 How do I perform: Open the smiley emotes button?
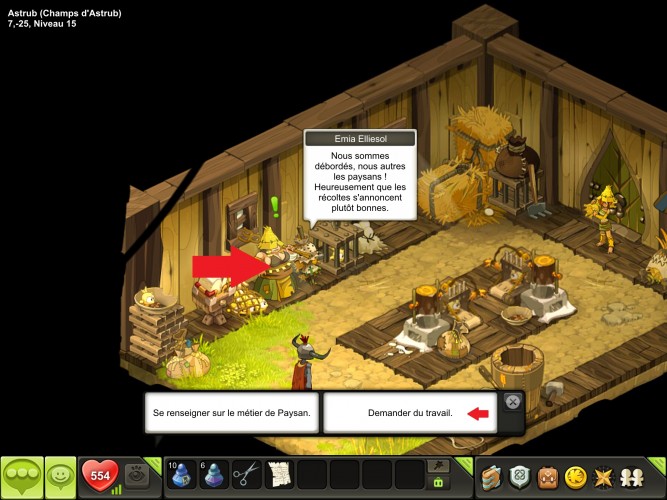tap(60, 477)
